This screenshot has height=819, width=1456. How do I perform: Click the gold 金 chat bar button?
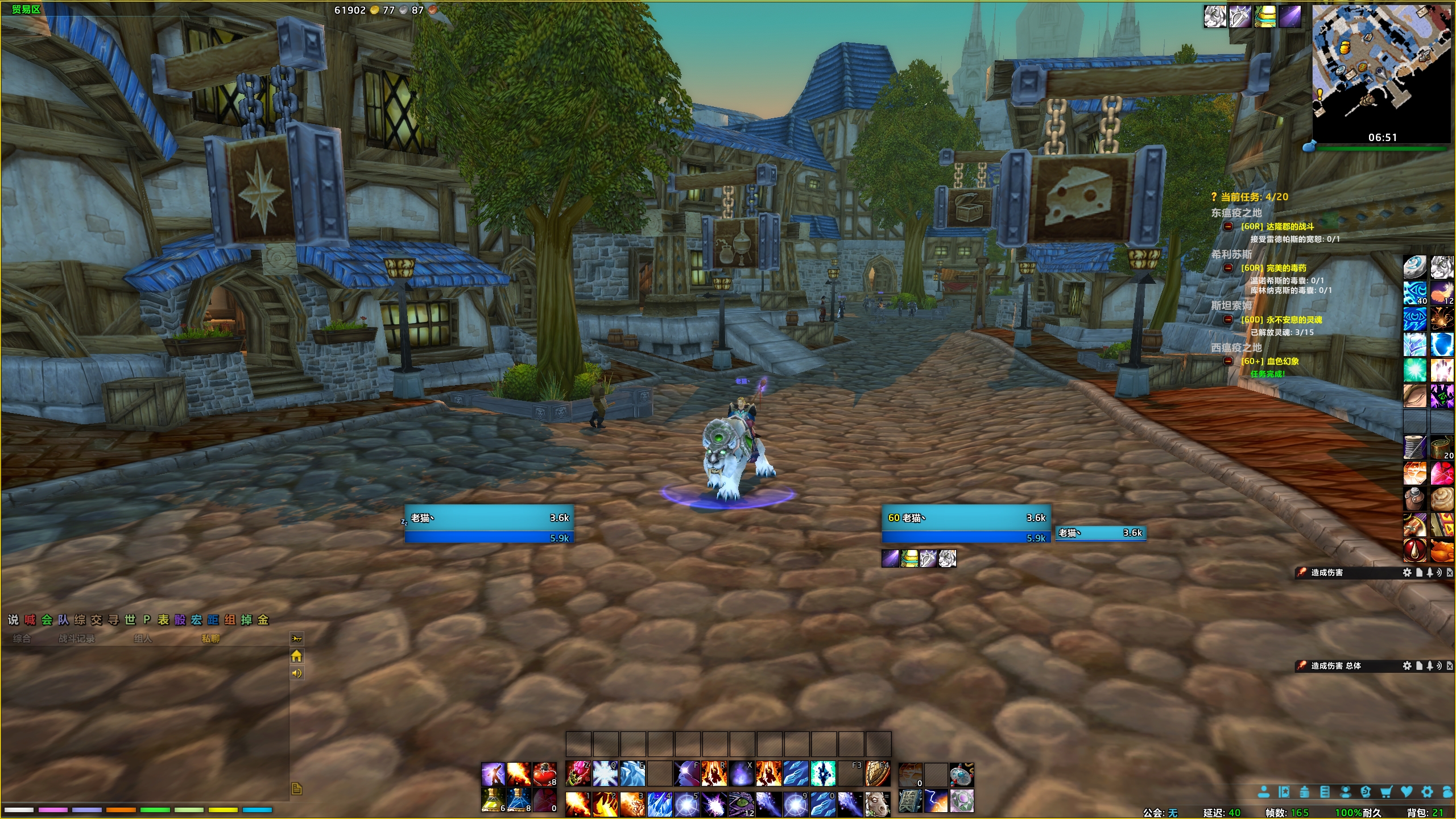point(263,620)
